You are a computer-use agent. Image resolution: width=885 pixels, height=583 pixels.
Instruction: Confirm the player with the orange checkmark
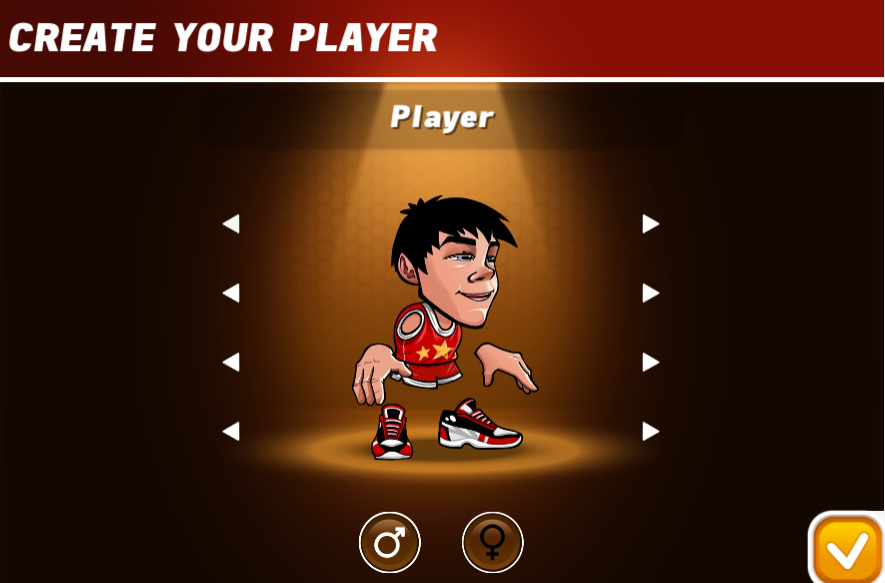(x=846, y=548)
